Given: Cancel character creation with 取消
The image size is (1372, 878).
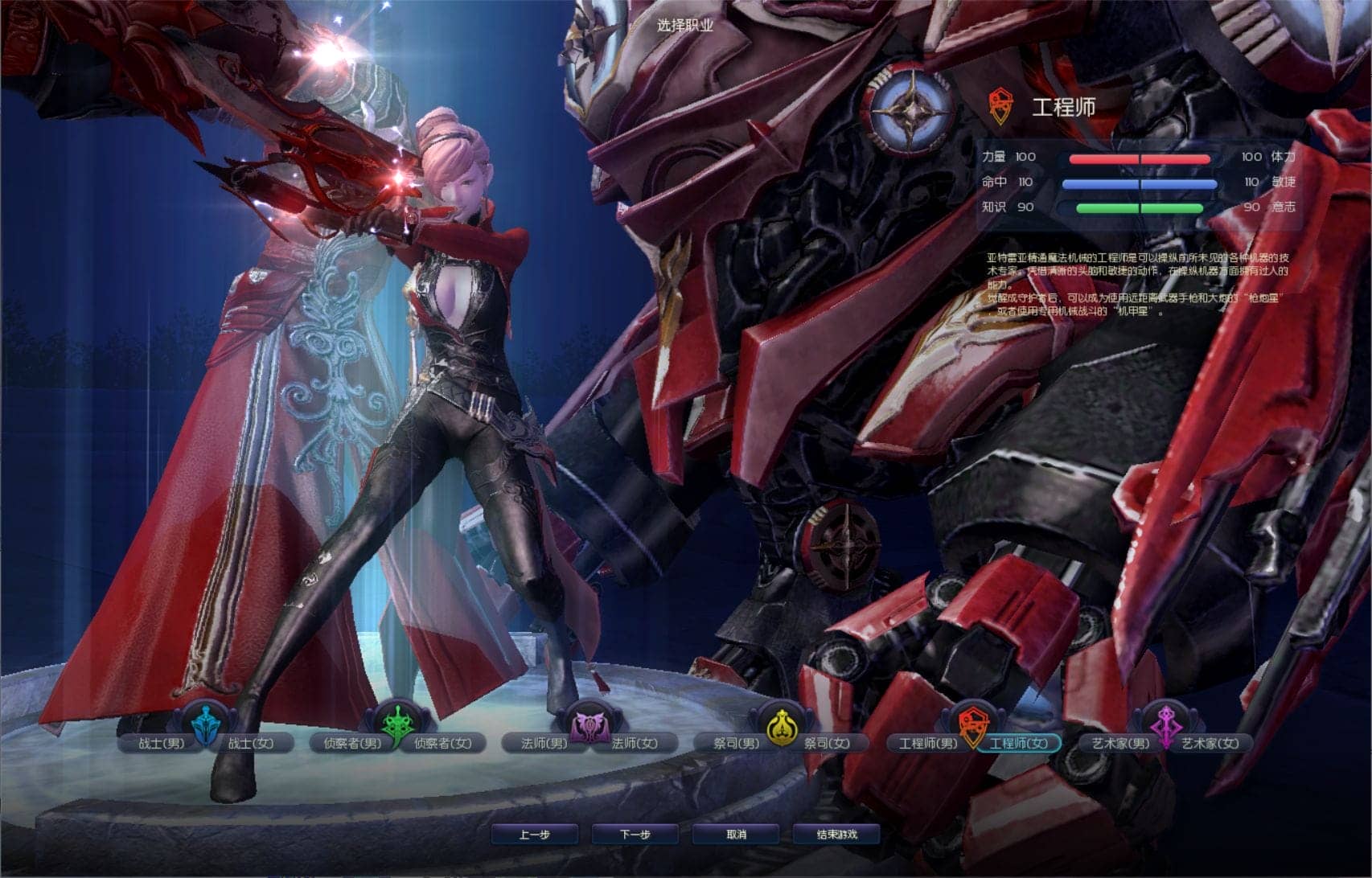Looking at the screenshot, I should 736,835.
